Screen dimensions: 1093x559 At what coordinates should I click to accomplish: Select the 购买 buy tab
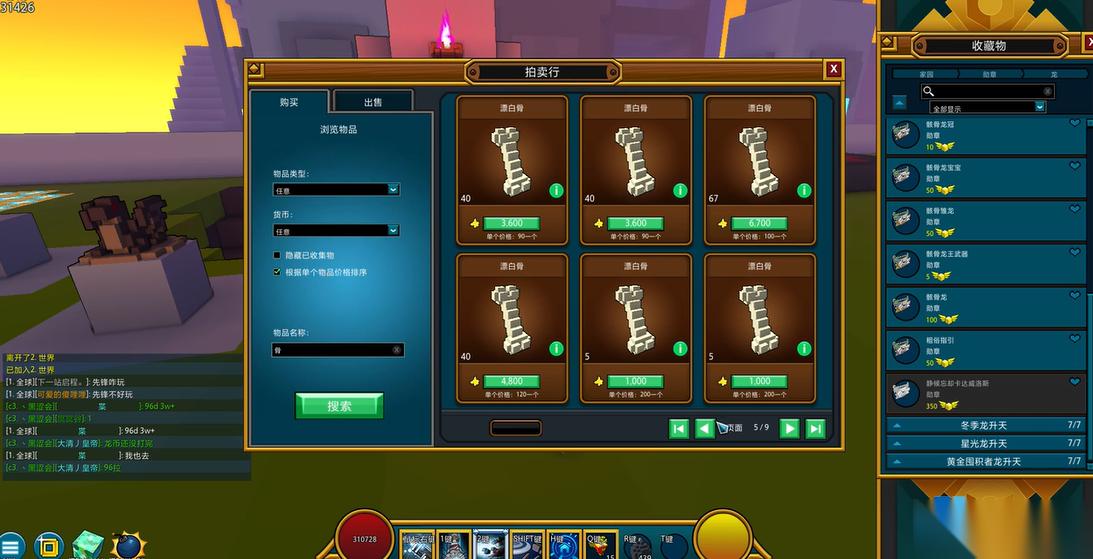coord(289,102)
